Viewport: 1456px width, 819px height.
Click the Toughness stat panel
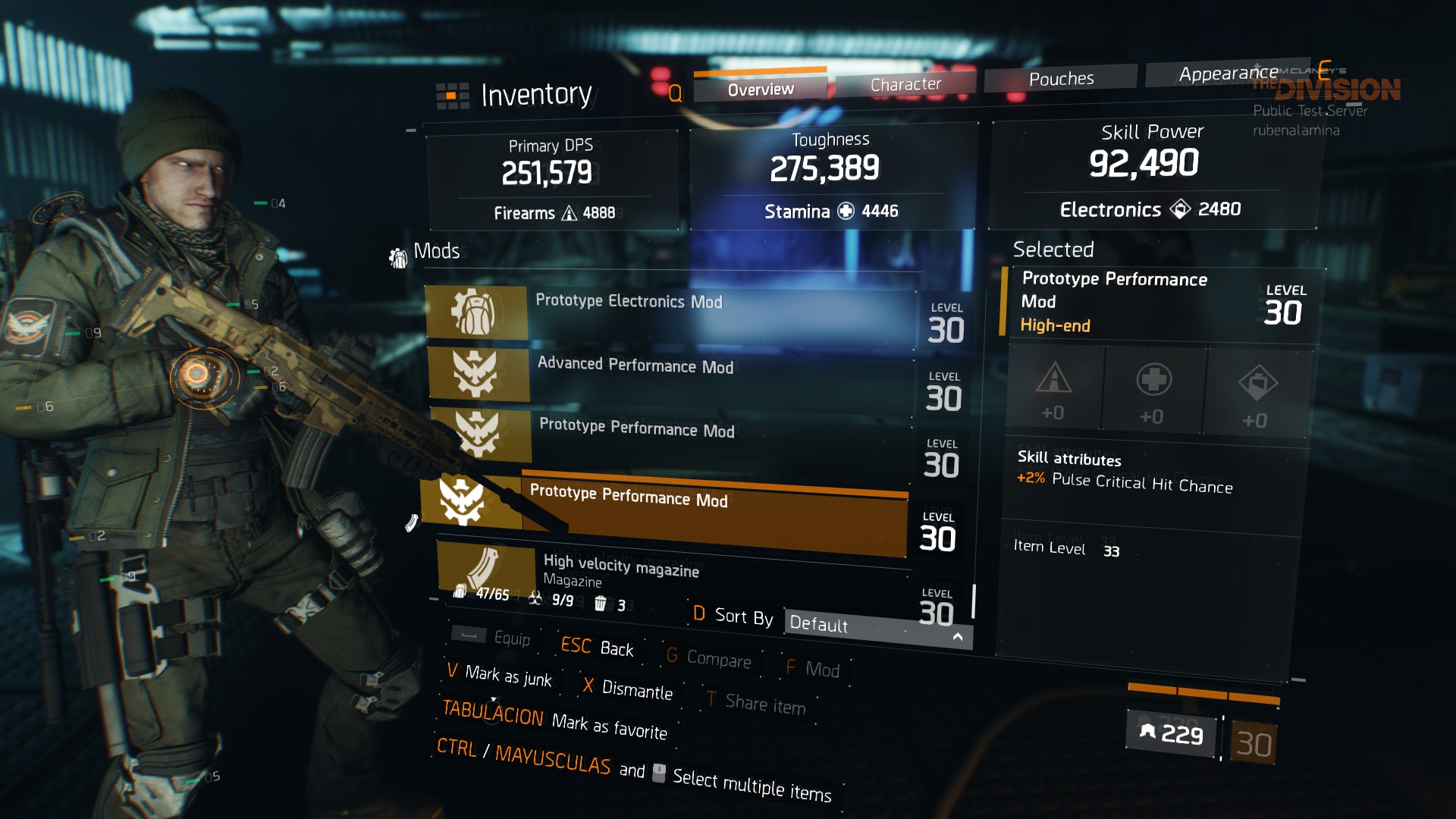[x=830, y=177]
